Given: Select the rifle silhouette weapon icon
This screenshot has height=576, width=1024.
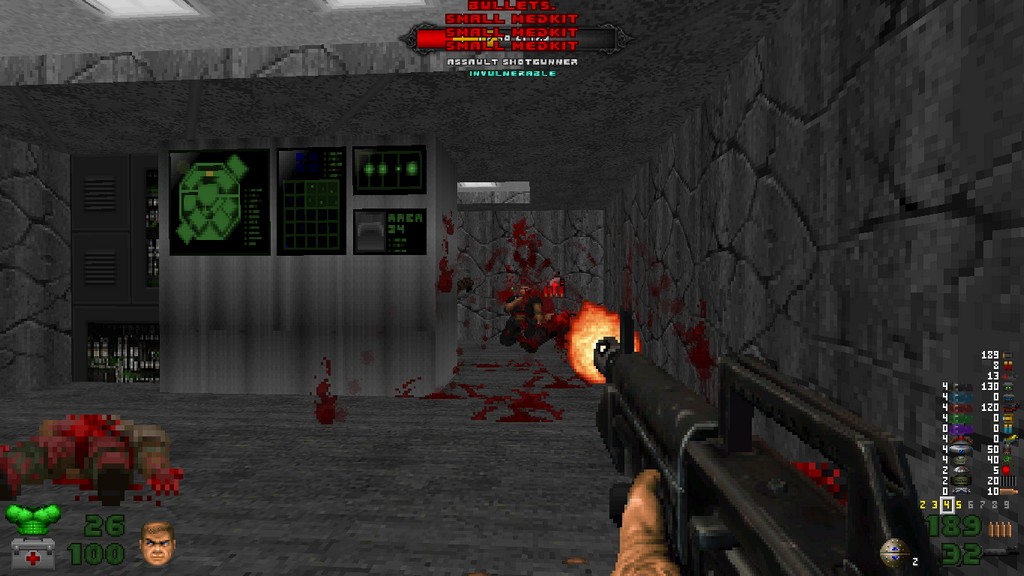Looking at the screenshot, I should (1000, 552).
